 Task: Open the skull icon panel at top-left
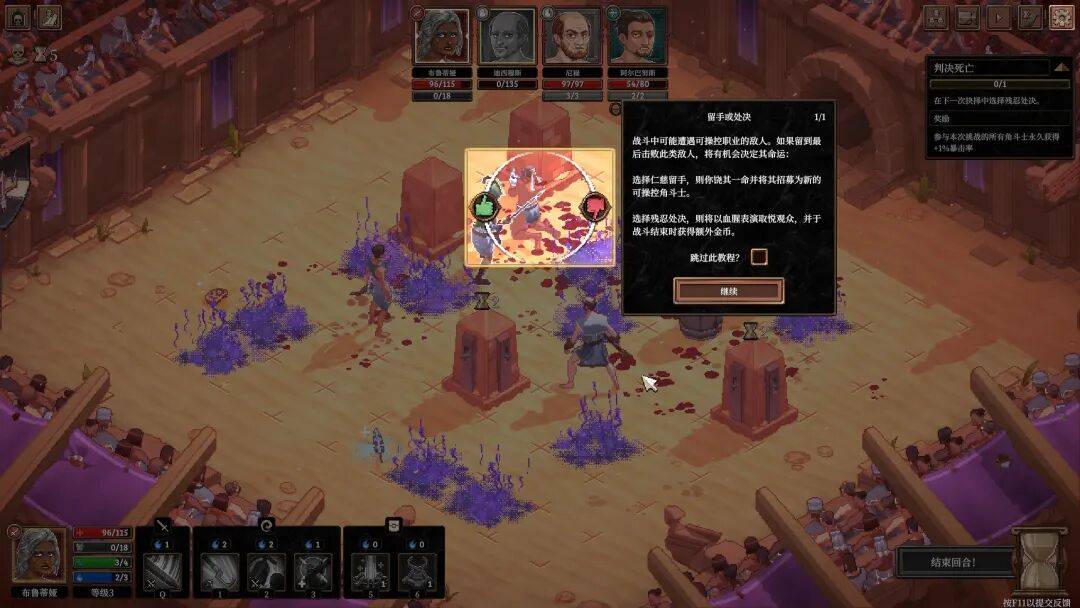click(x=17, y=17)
